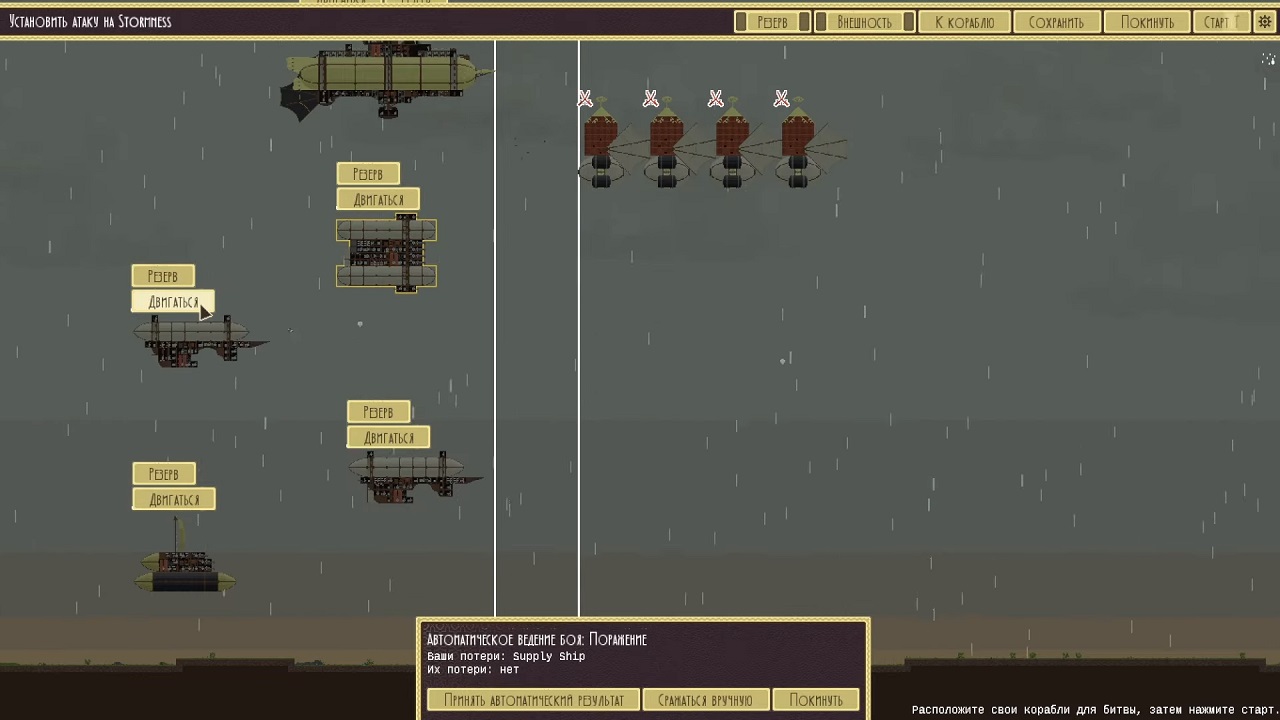Click Принять автоматический результат in the dialog

tap(533, 699)
